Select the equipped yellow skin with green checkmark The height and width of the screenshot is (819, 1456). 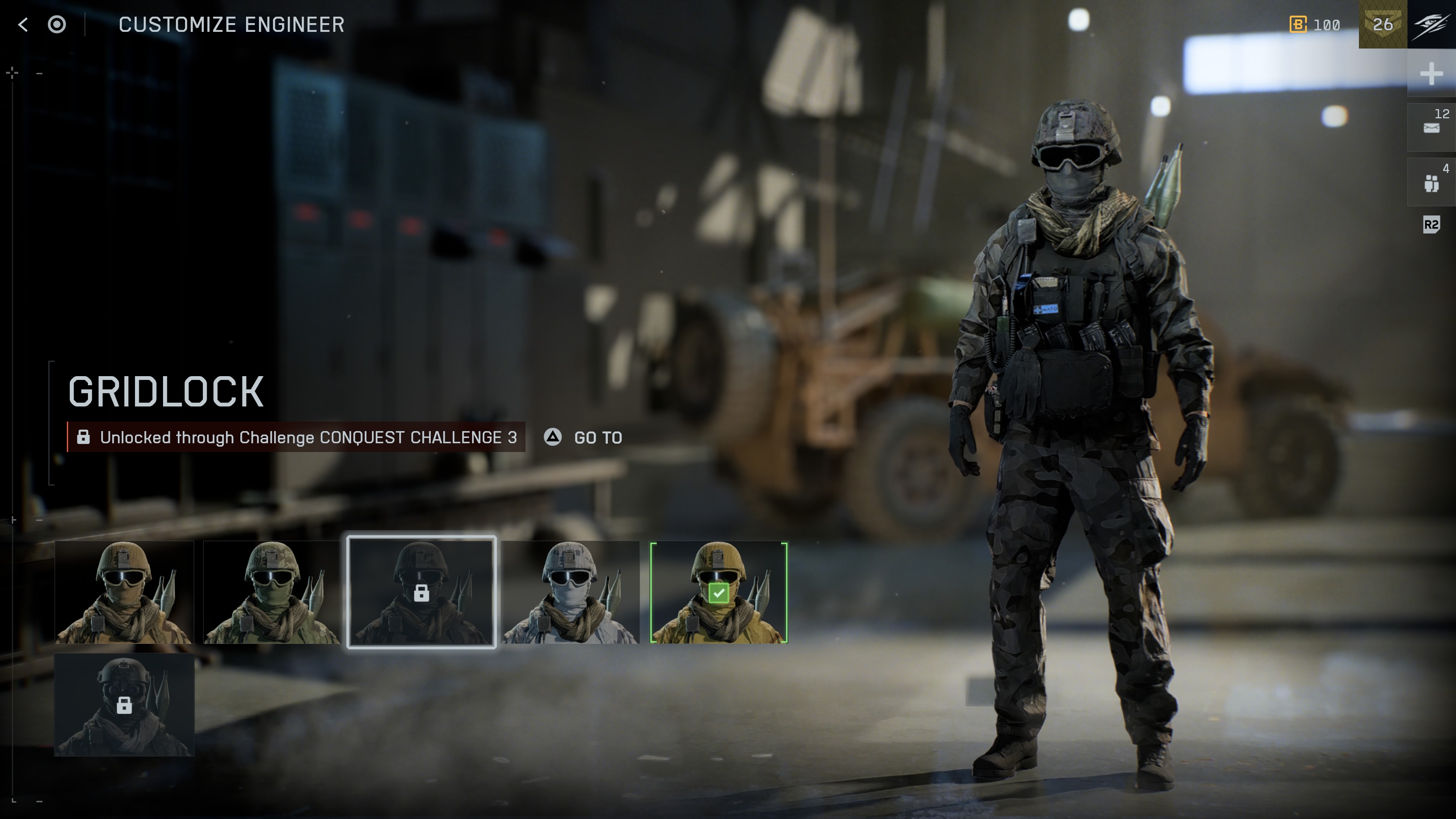pos(719,592)
